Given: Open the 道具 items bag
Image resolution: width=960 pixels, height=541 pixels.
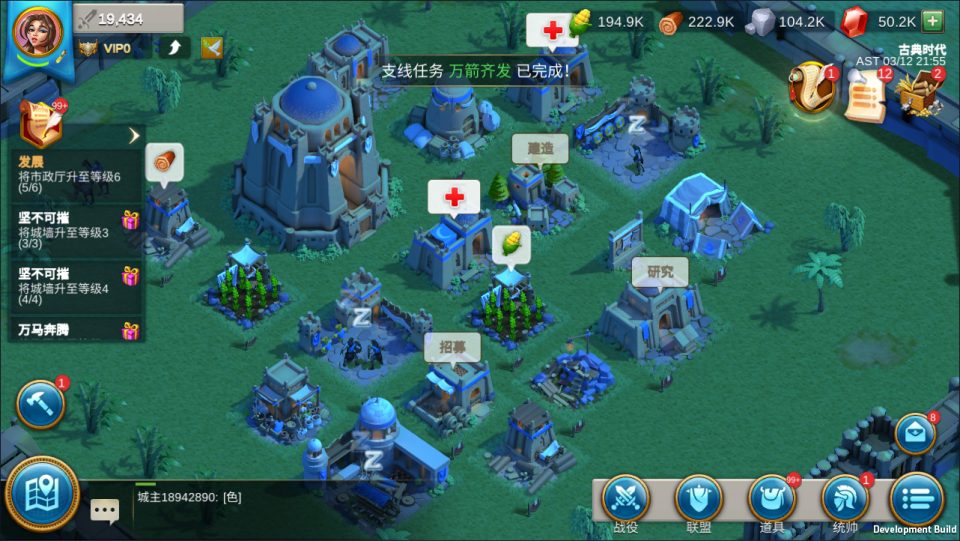Looking at the screenshot, I should (x=771, y=497).
